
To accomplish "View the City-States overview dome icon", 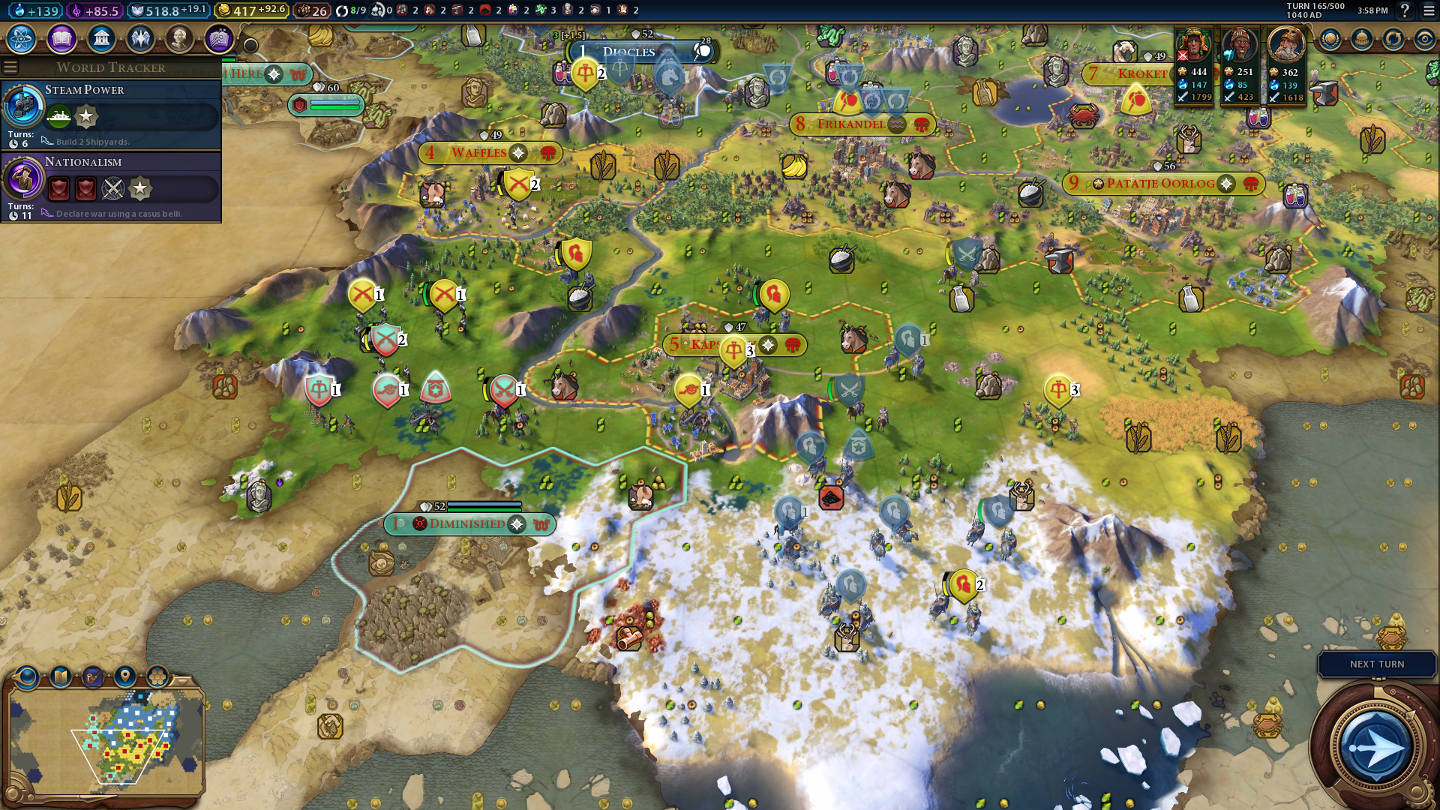I will point(1361,39).
